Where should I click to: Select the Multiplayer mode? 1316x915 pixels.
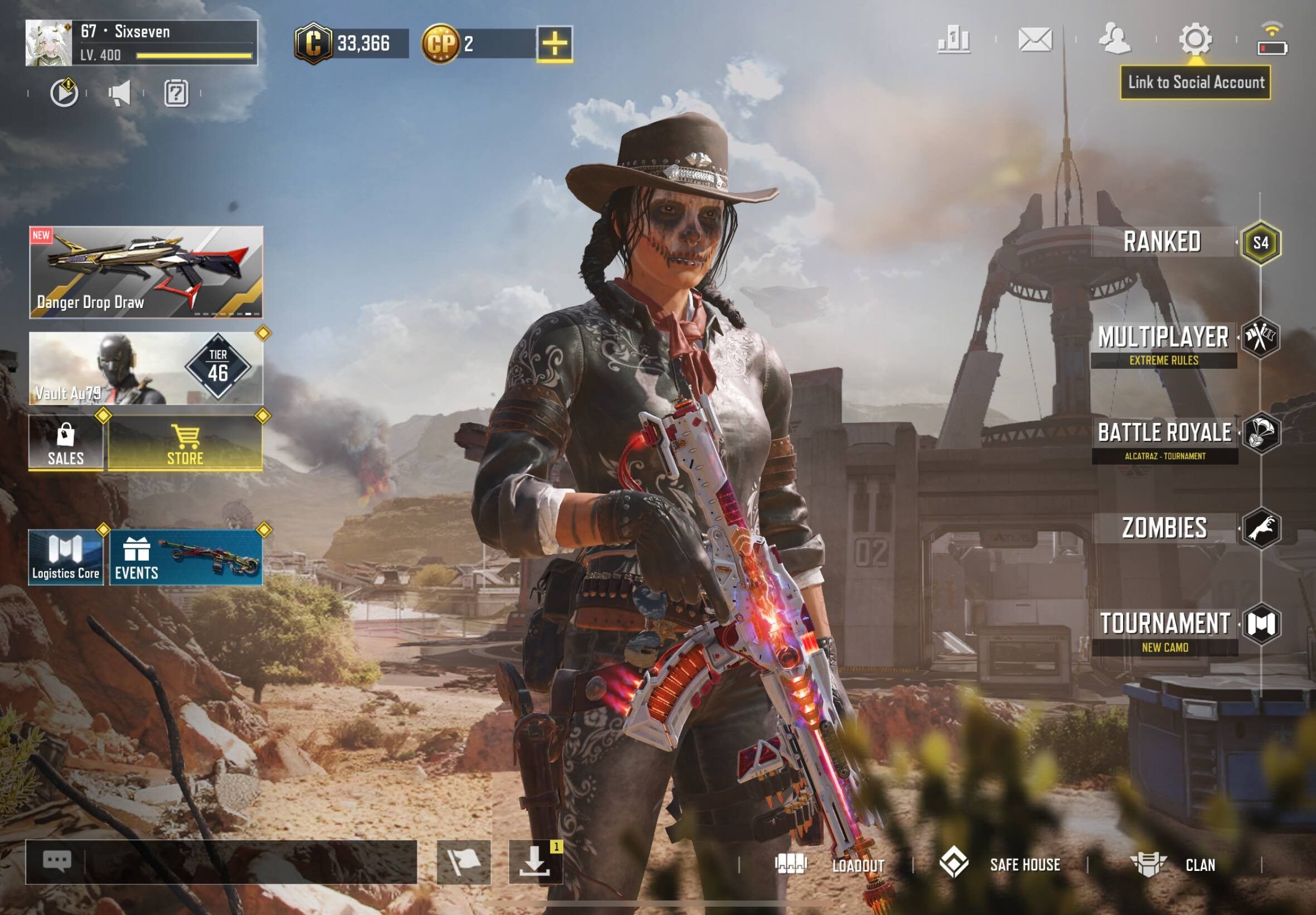1163,338
